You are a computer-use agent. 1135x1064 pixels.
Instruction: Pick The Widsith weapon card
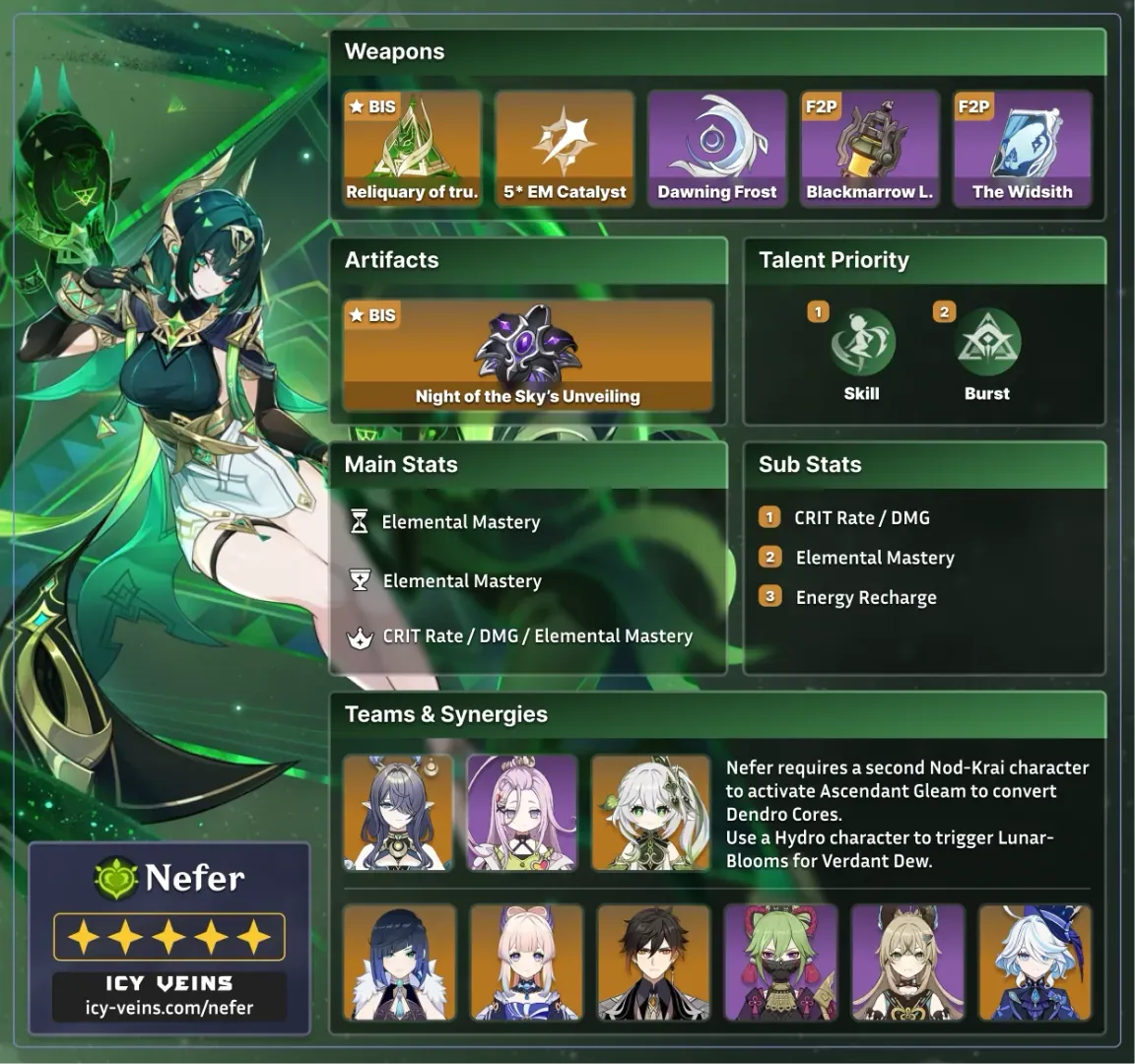point(1022,149)
